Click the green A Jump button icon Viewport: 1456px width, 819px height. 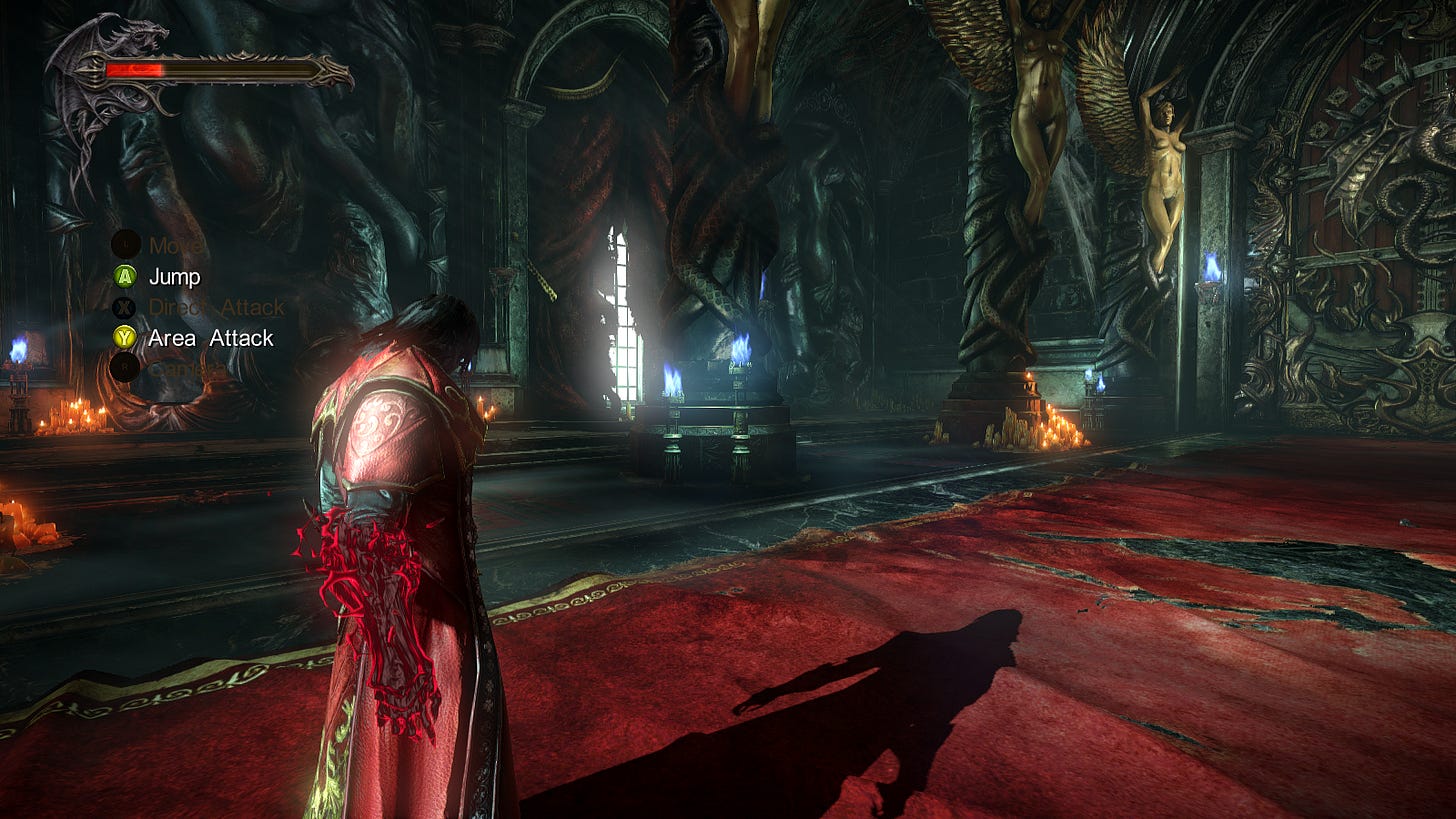[x=124, y=277]
